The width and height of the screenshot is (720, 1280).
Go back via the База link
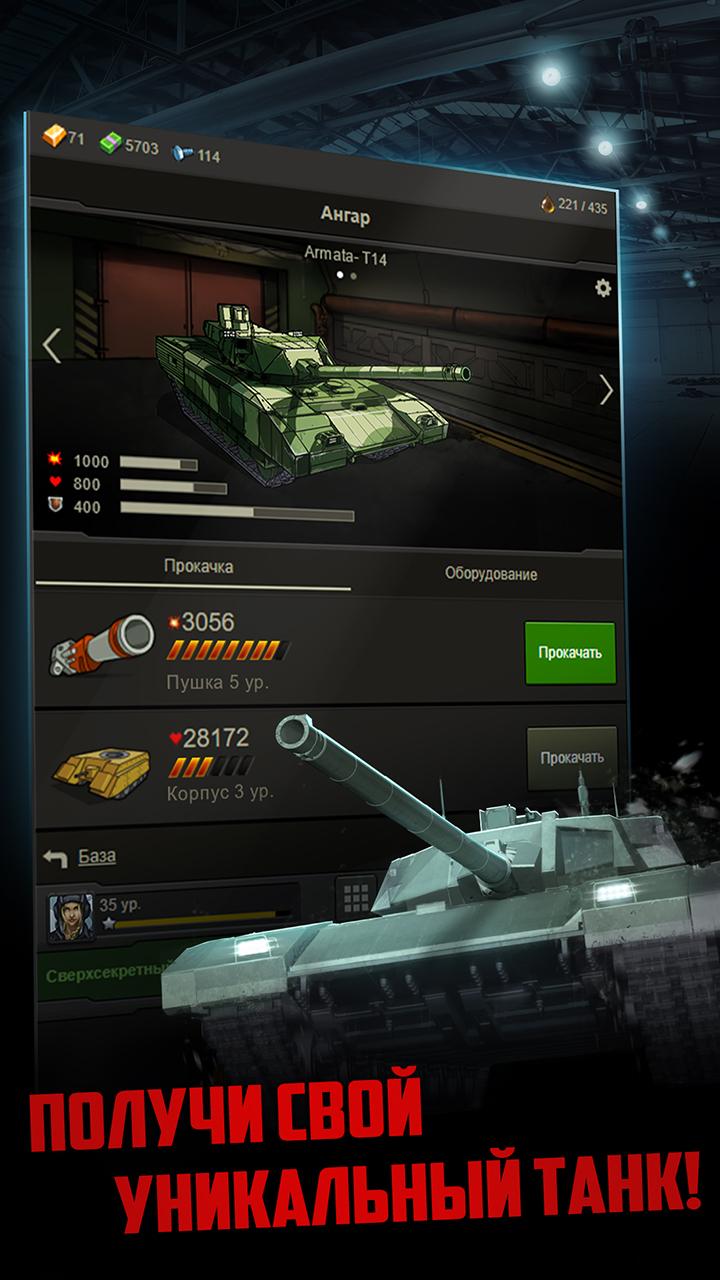click(96, 856)
